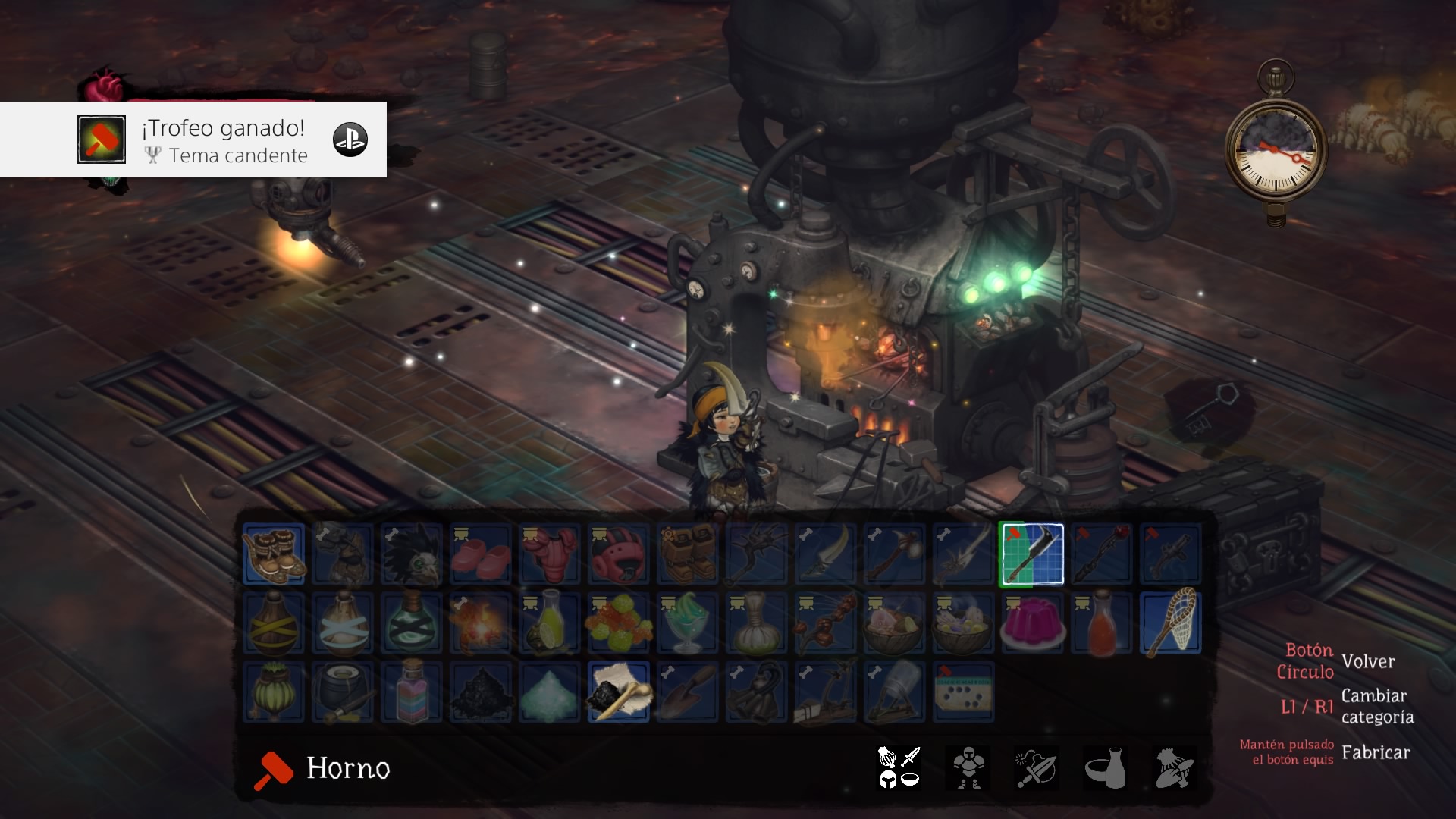1456x819 pixels.
Task: Choose the pink slippers recipe
Action: point(481,554)
